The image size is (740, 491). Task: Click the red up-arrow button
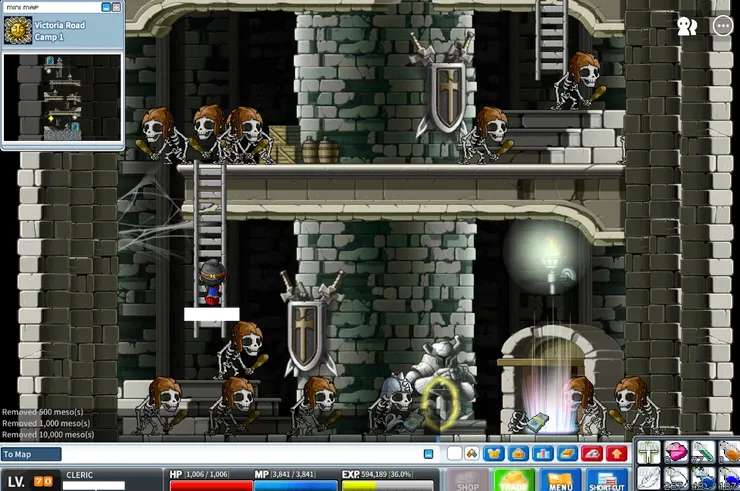coord(617,454)
